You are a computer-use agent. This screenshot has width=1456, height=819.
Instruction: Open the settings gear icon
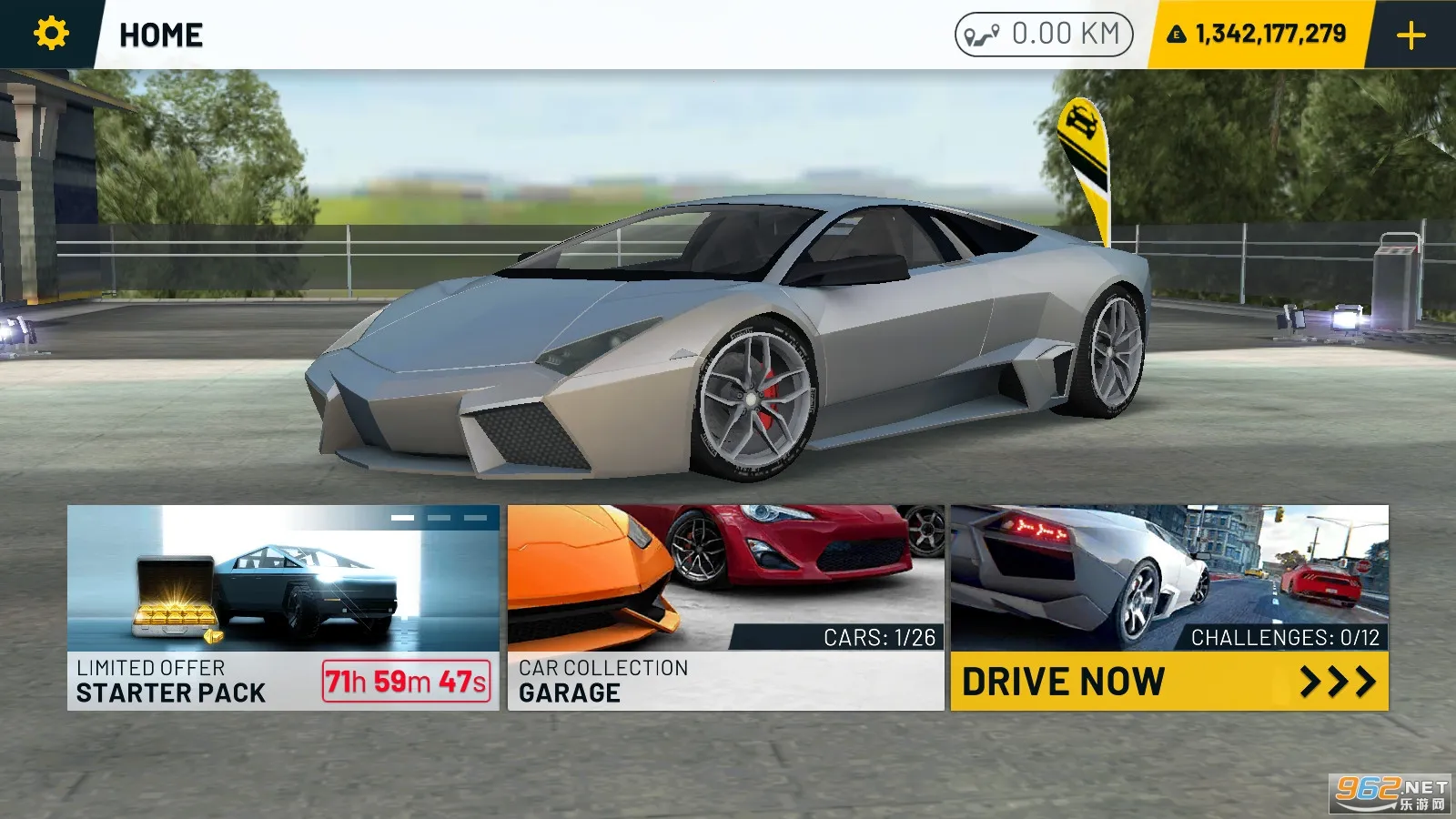point(52,35)
